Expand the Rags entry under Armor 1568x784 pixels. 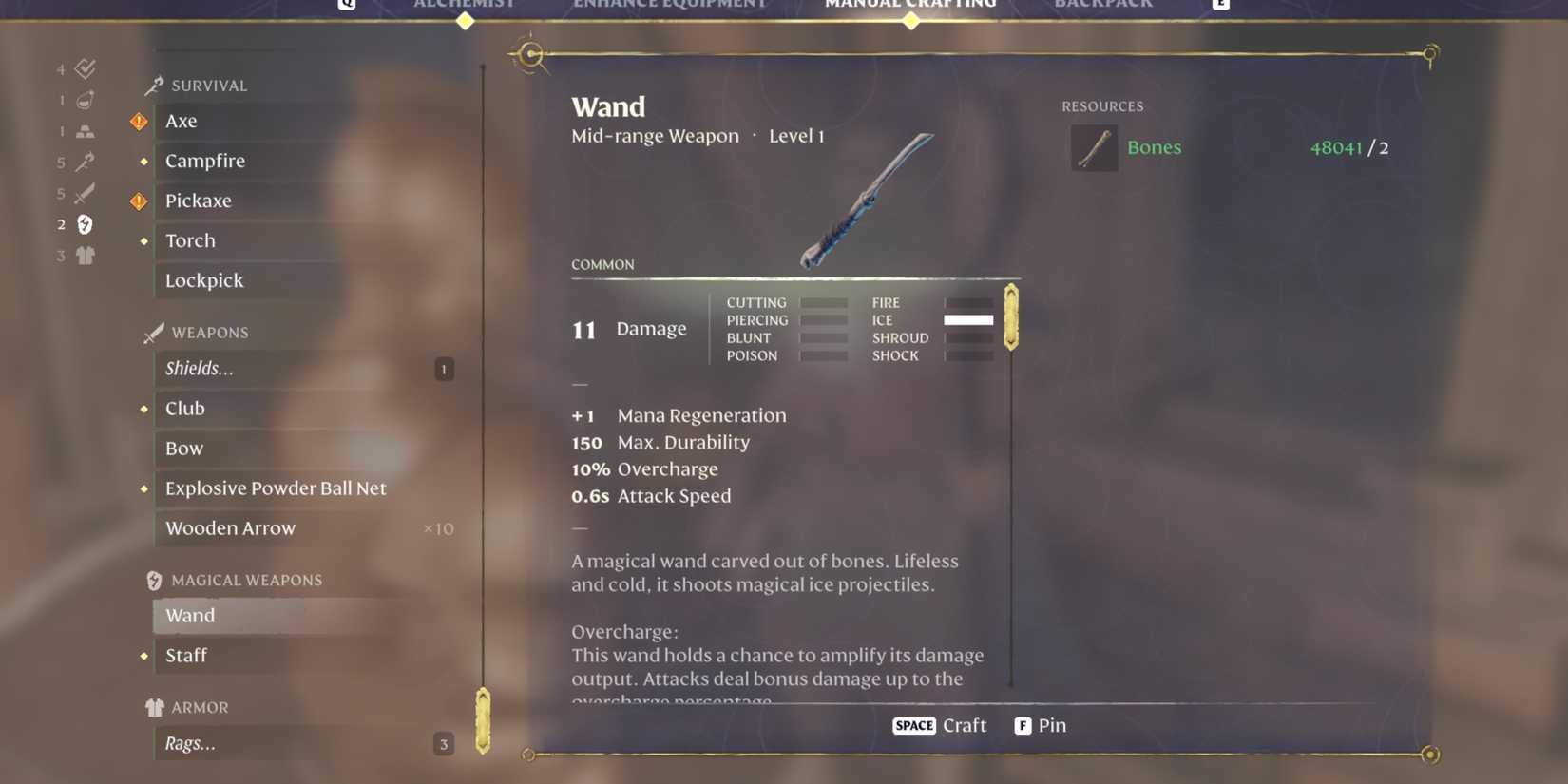(x=190, y=743)
